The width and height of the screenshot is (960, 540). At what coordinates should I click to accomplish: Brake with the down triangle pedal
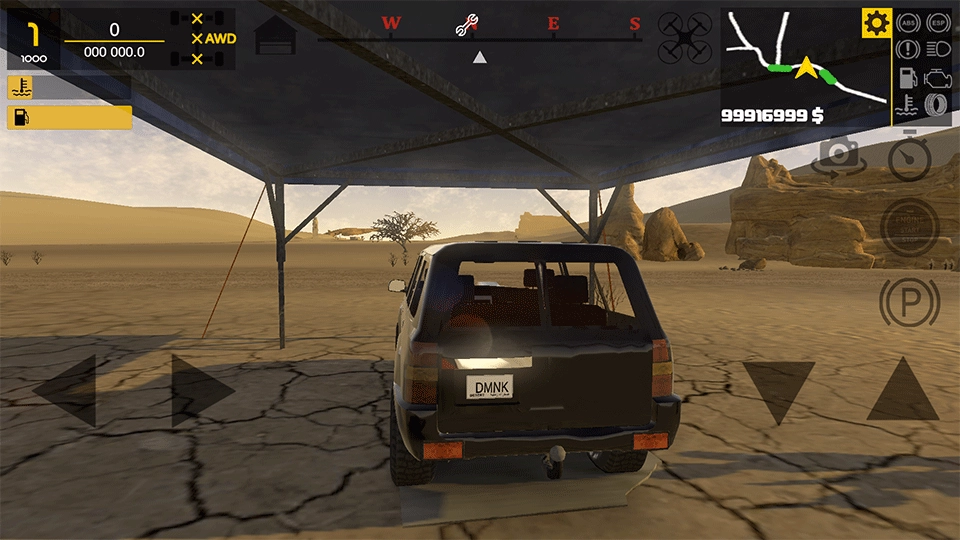click(x=778, y=390)
